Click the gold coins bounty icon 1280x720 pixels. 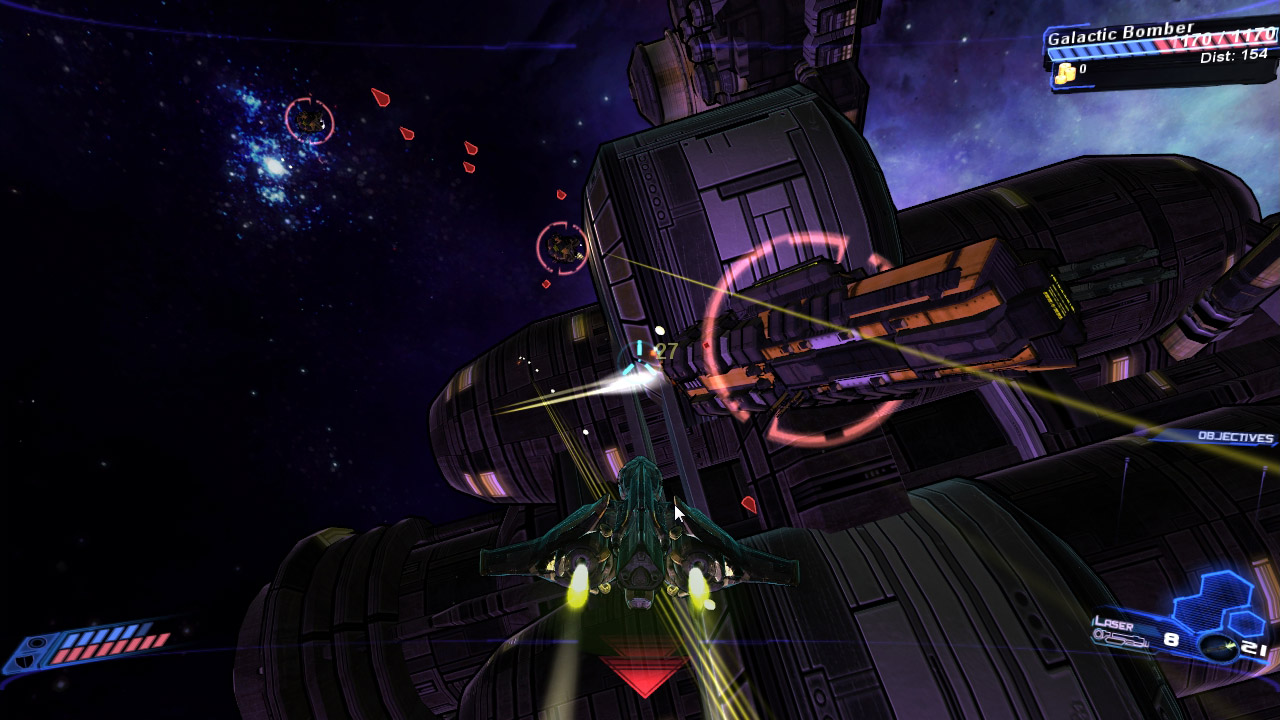[x=1066, y=71]
